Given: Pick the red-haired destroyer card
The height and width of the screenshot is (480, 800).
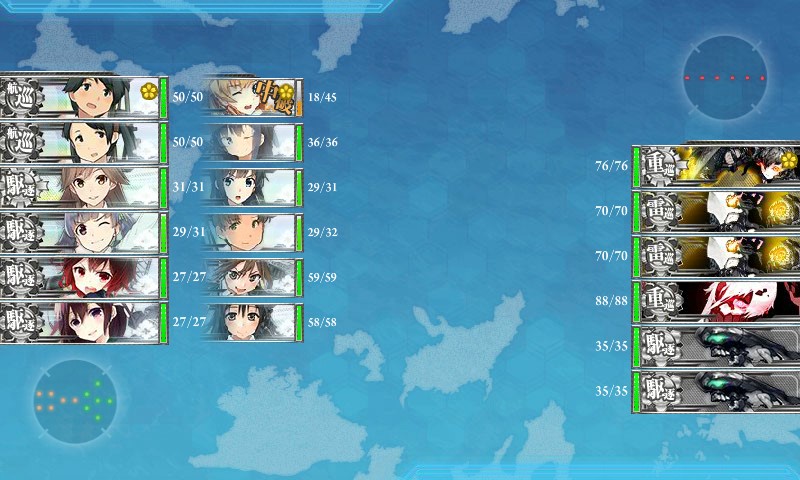Looking at the screenshot, I should (85, 277).
